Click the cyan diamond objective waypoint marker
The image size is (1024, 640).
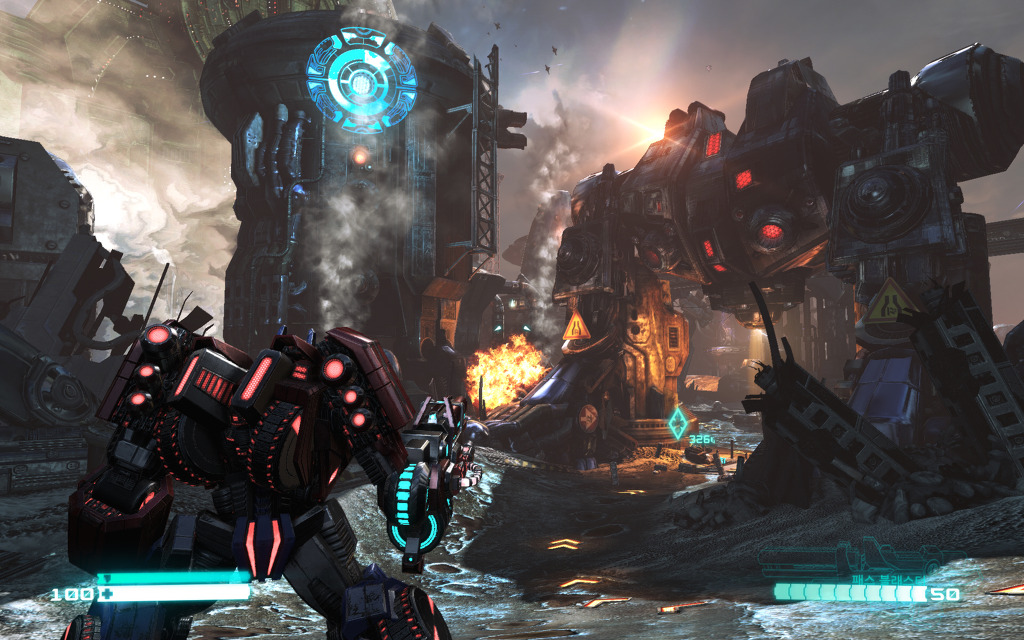click(681, 421)
